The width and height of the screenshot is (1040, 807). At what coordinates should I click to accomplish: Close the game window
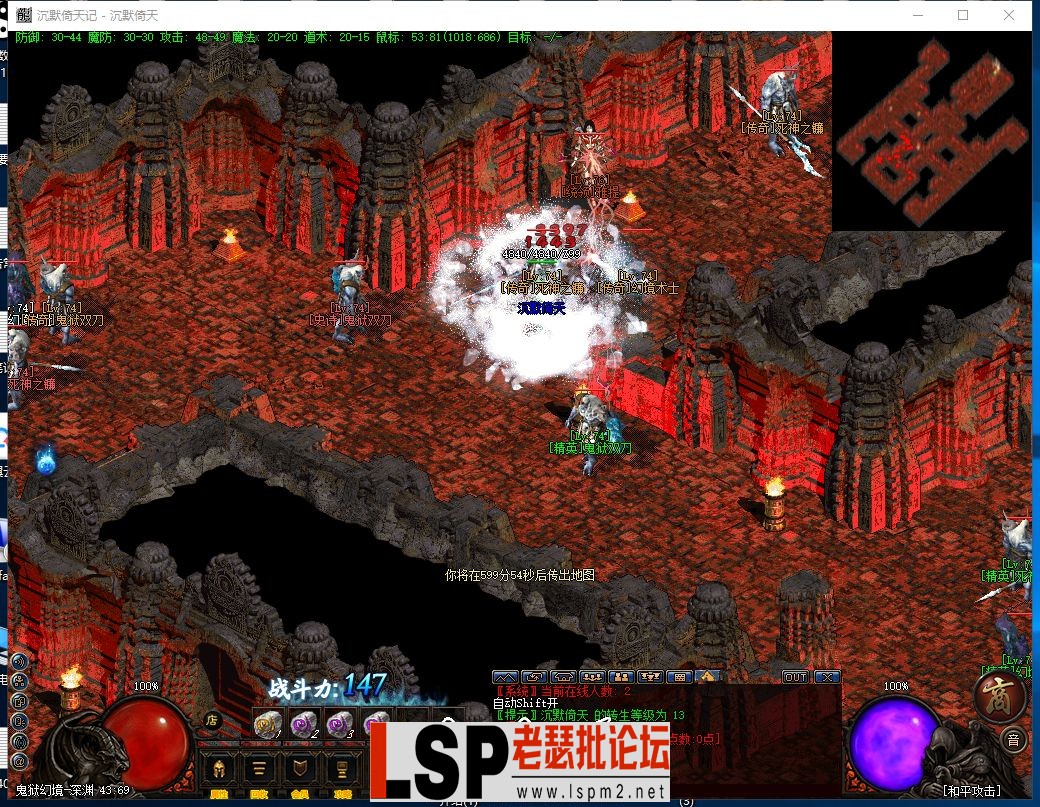click(x=1009, y=15)
